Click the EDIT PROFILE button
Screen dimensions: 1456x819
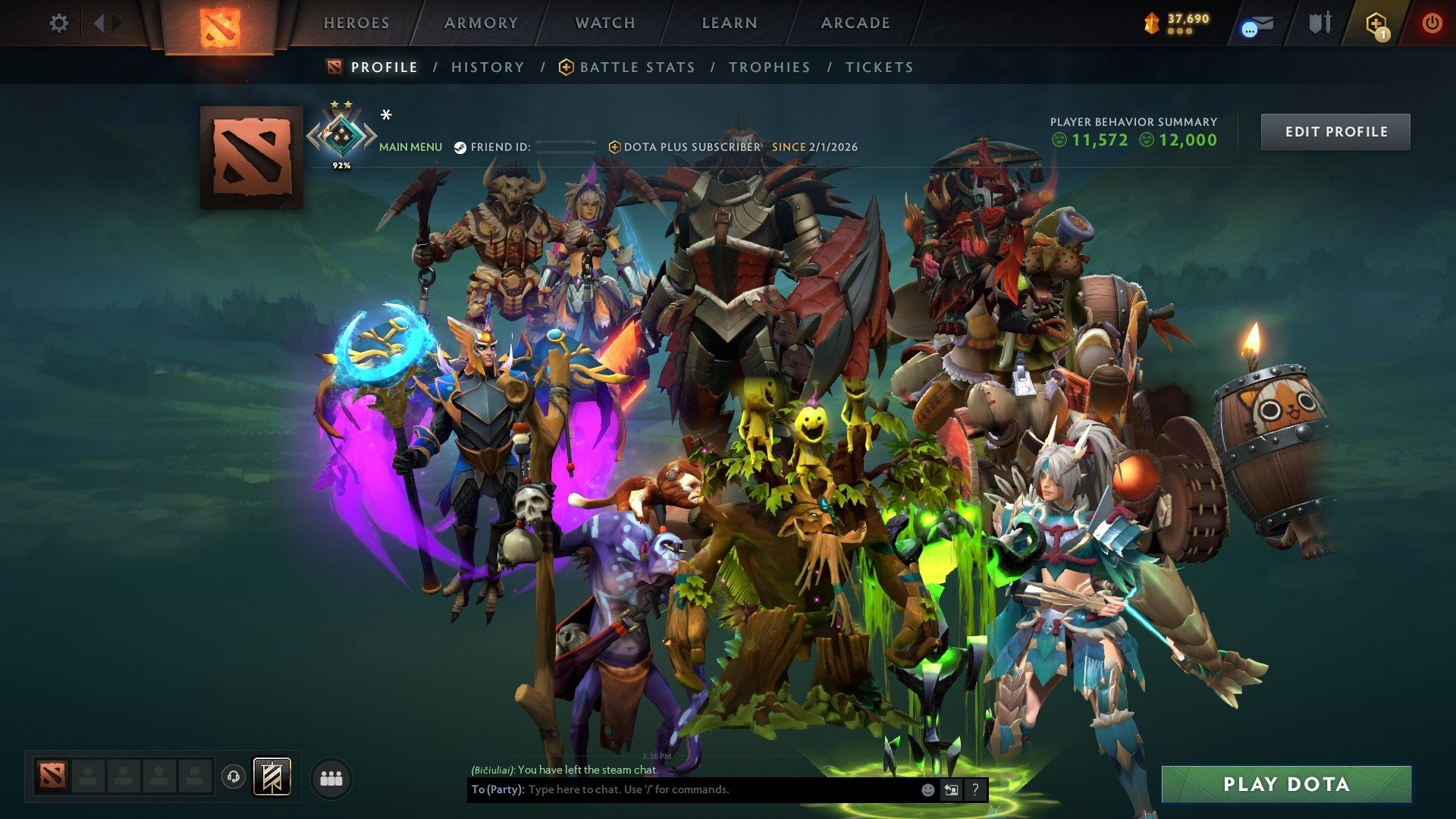coord(1335,130)
